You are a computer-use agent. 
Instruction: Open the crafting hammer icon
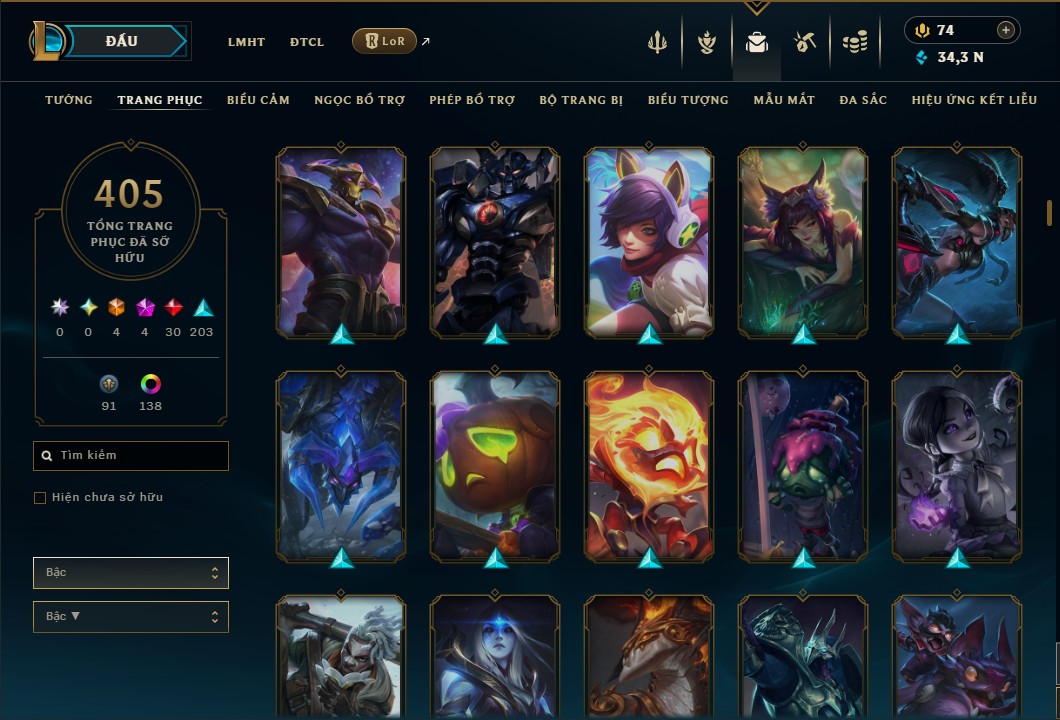805,42
